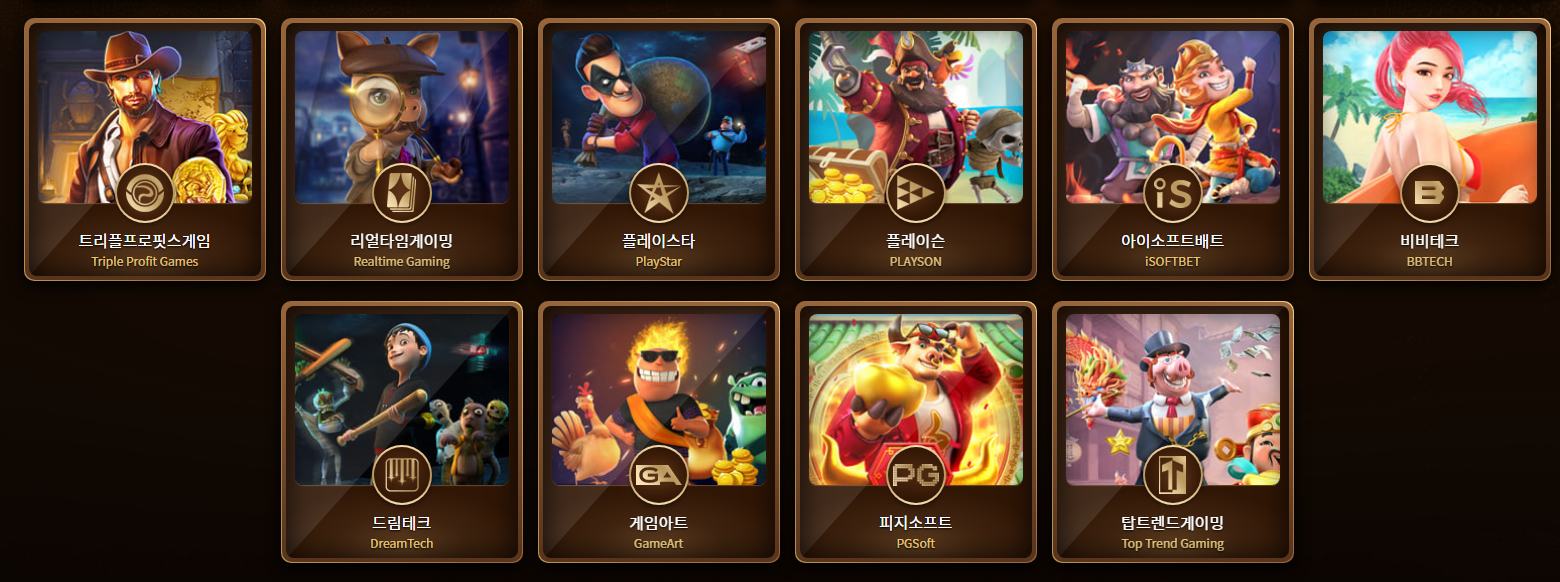
Task: Choose the Top Trend Gaming tile
Action: click(1173, 432)
